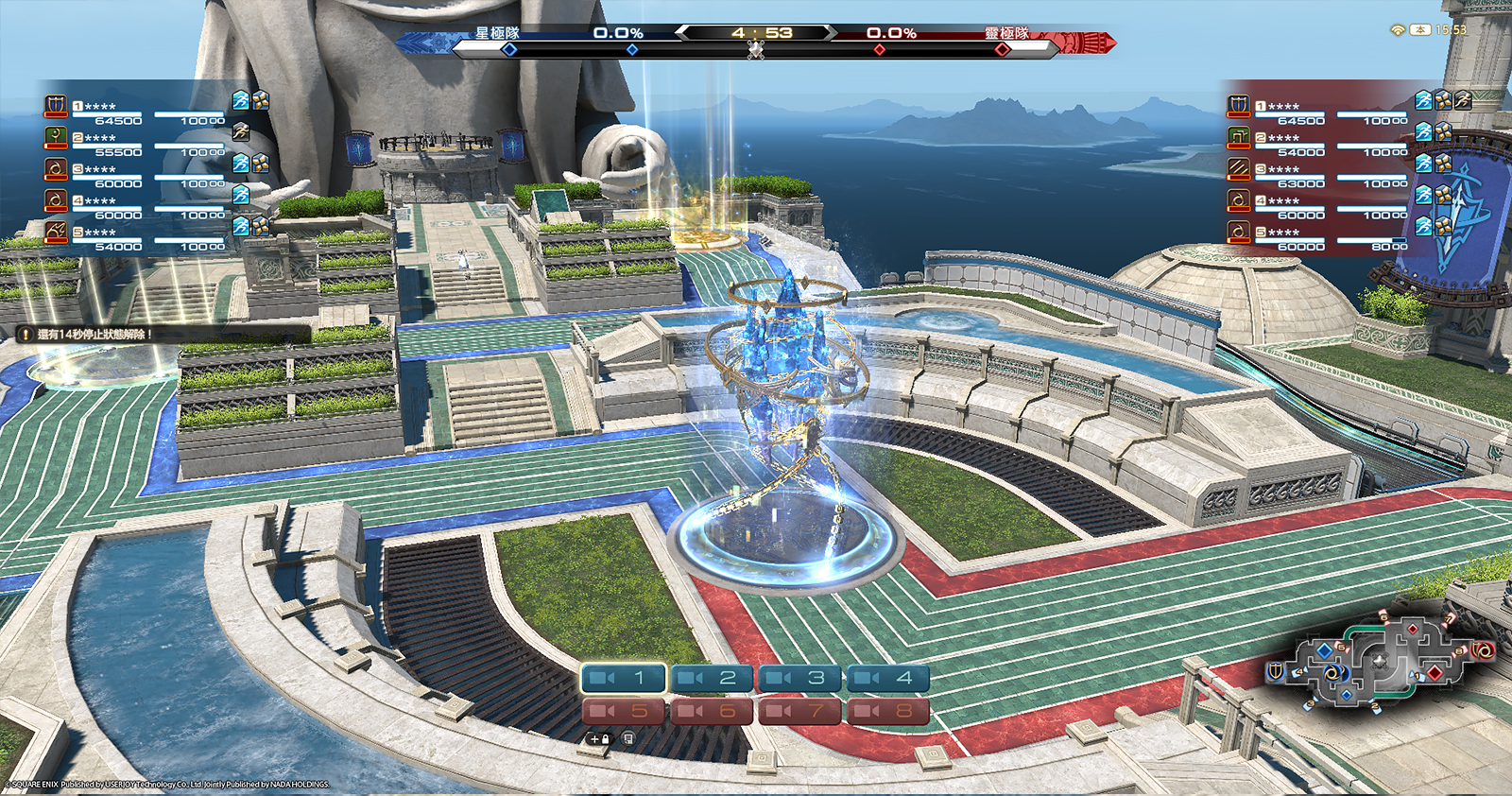The height and width of the screenshot is (796, 1512).
Task: Click the arena minimap
Action: [x=1380, y=660]
